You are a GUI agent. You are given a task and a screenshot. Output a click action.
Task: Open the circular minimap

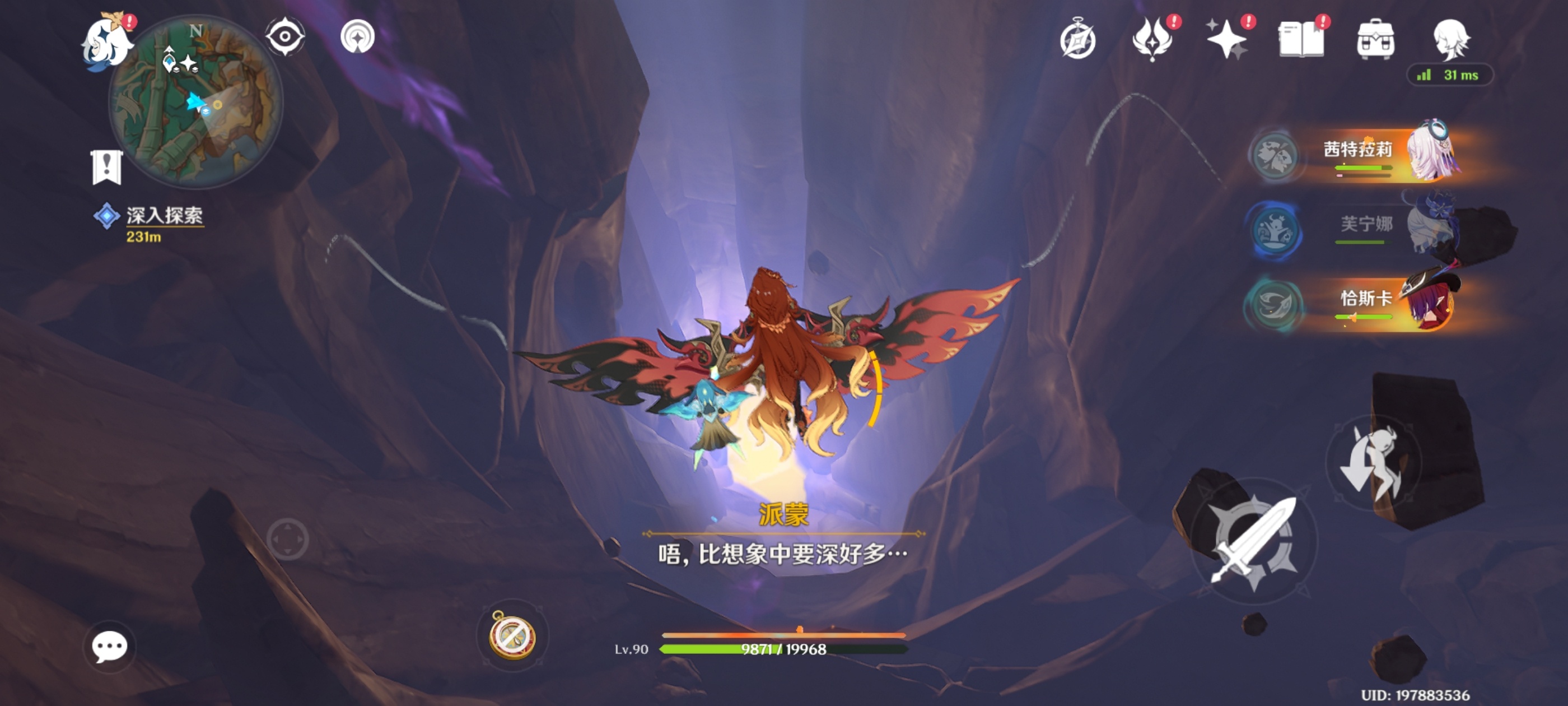[x=196, y=102]
